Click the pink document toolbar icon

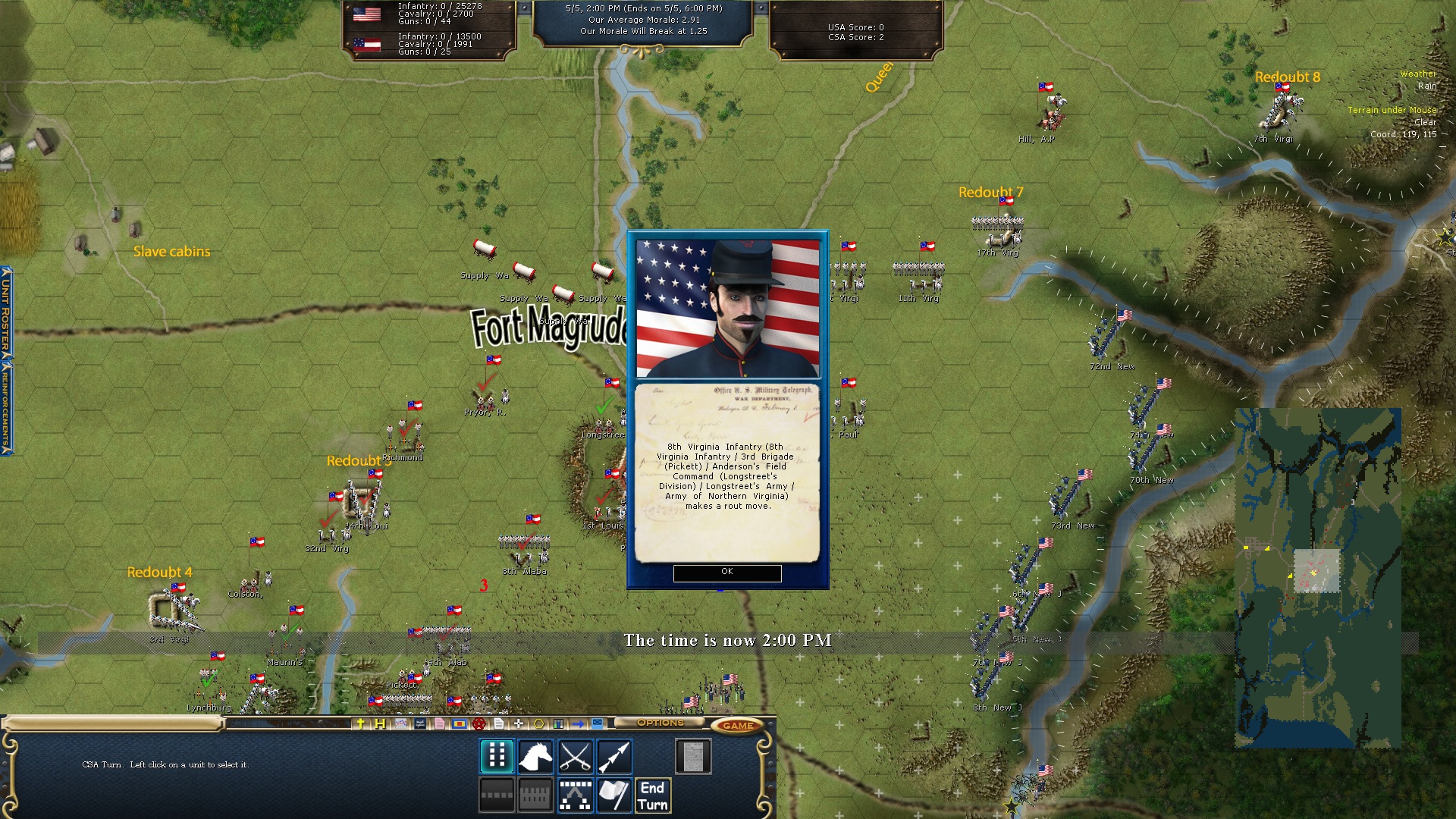pos(439,724)
